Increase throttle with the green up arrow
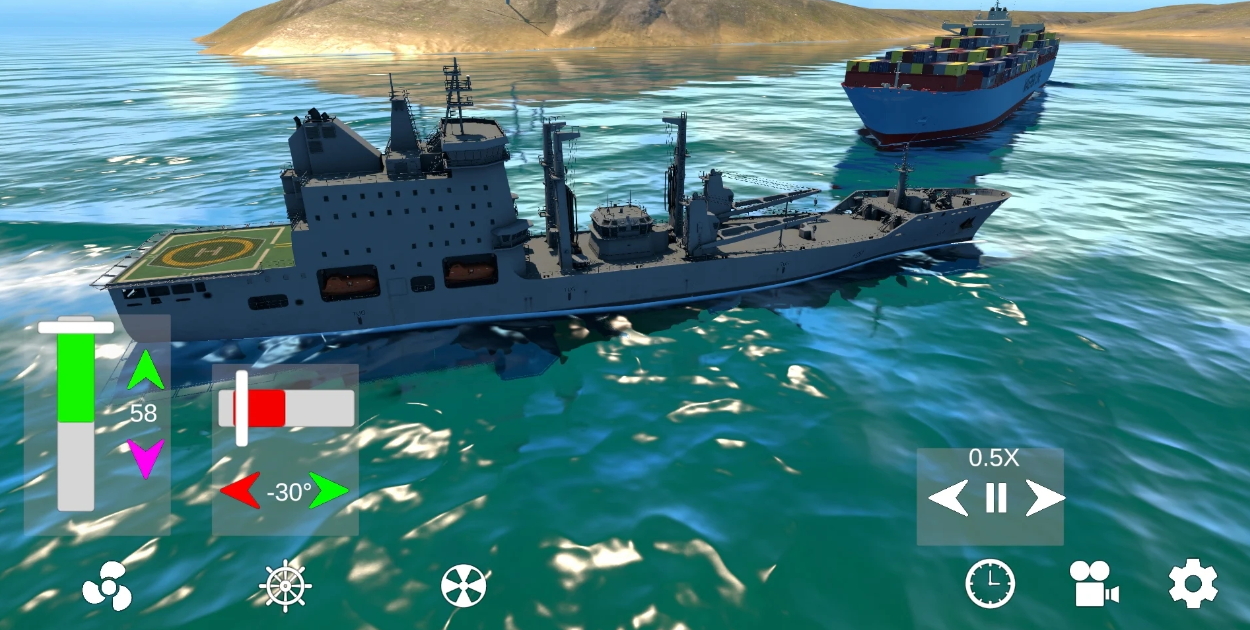 [x=145, y=371]
